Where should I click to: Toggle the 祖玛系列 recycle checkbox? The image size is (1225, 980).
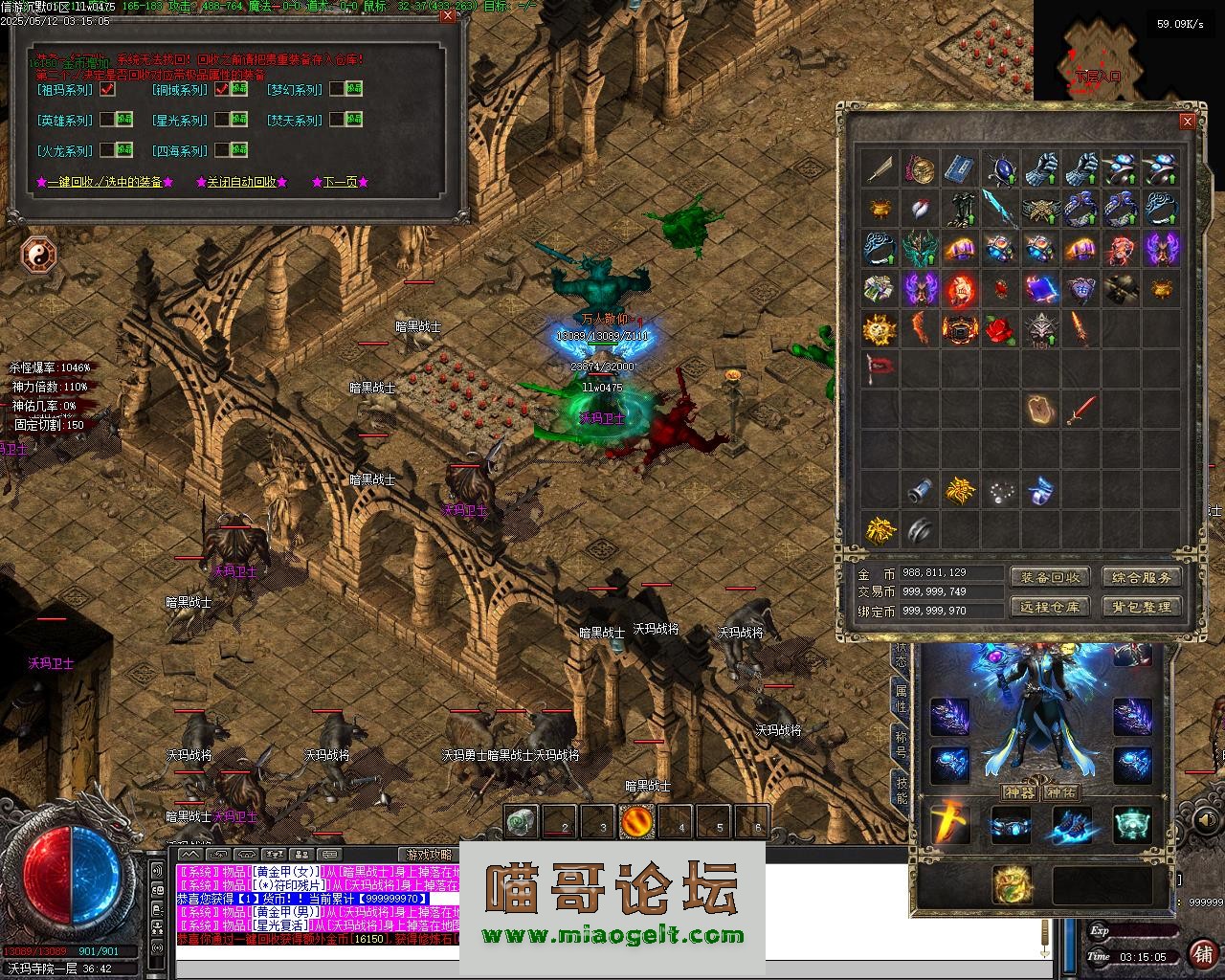107,90
